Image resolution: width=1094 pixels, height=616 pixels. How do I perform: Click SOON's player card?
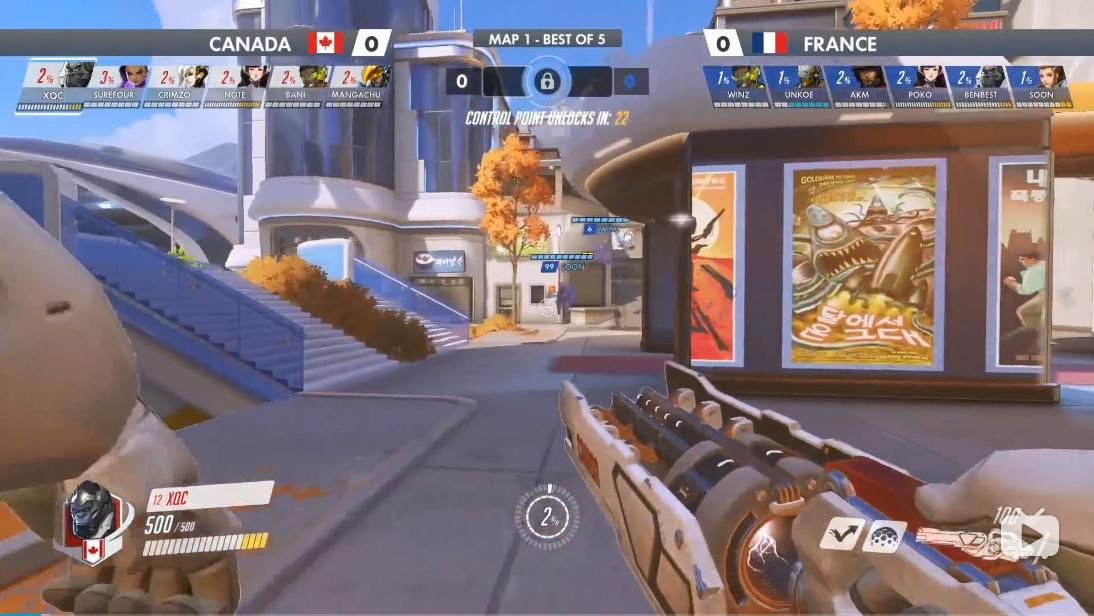tap(1039, 86)
